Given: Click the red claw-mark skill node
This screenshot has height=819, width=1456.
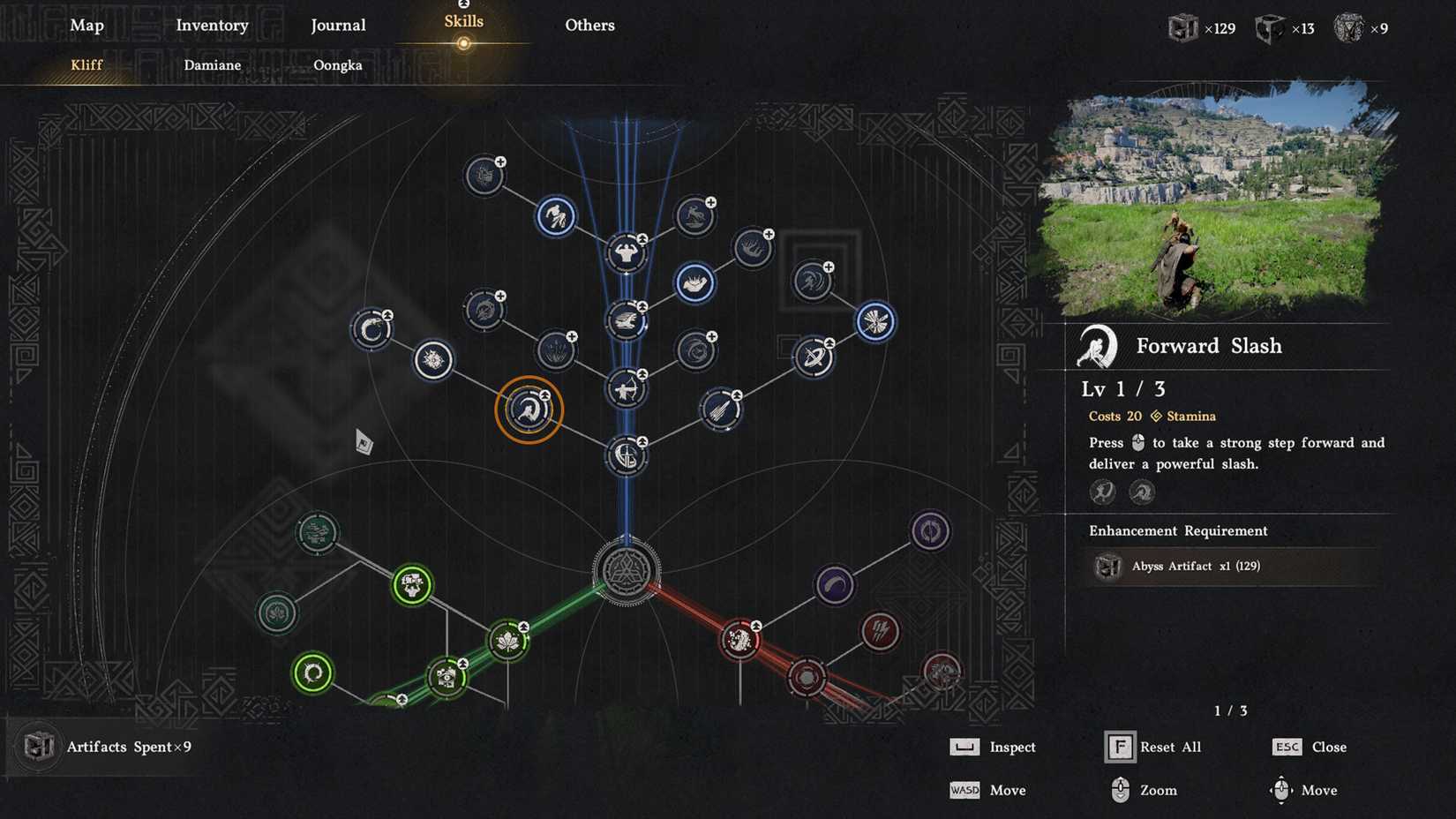Looking at the screenshot, I should point(880,632).
